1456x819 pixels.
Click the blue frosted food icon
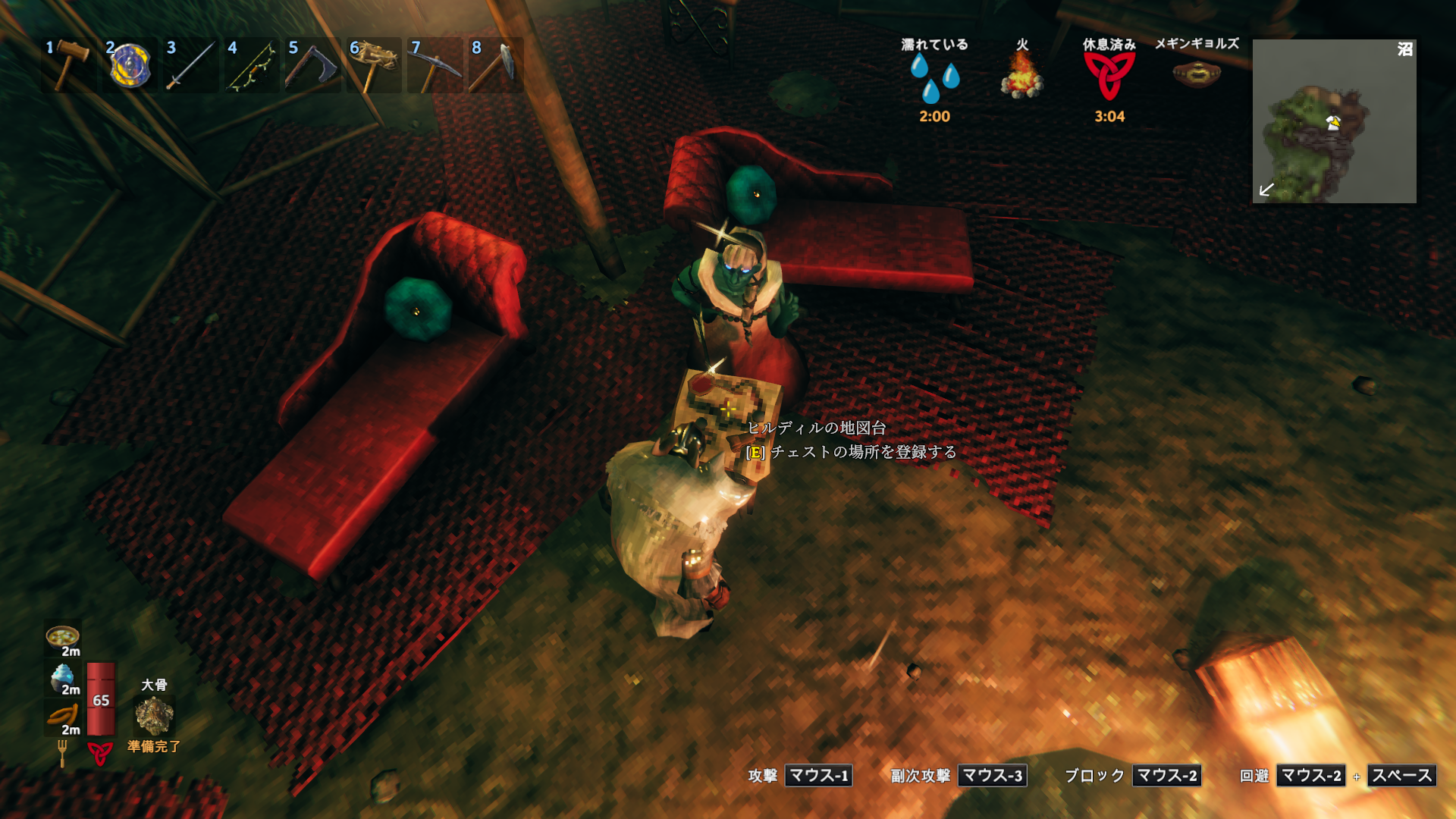(x=62, y=676)
